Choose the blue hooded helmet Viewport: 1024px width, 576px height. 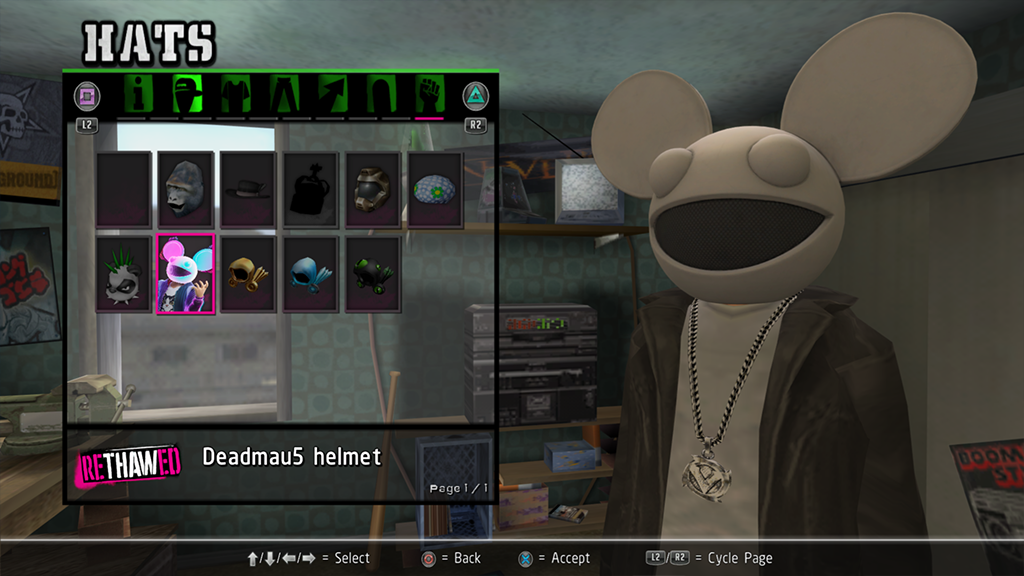[x=310, y=274]
